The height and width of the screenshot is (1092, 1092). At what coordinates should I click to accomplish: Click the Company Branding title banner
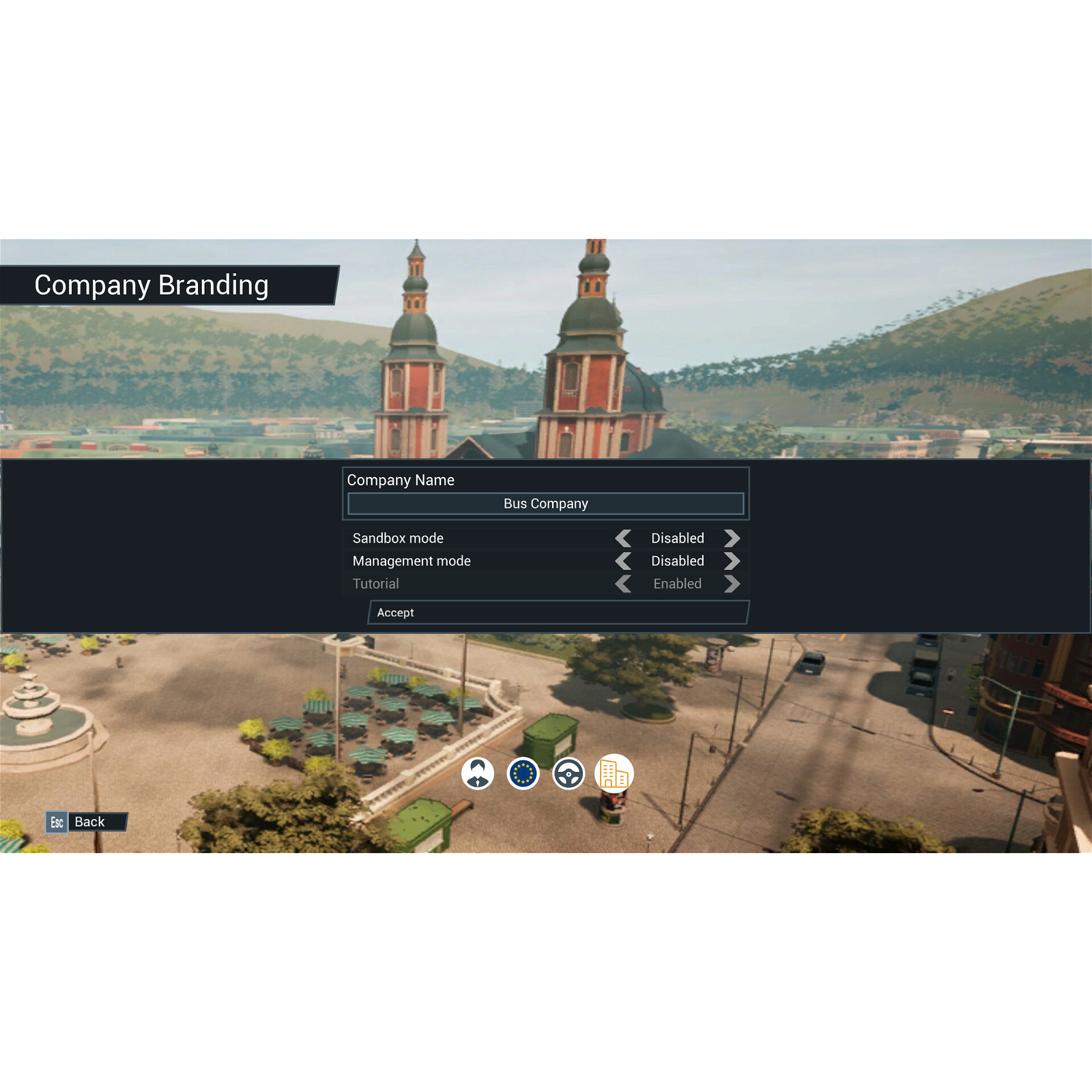tap(152, 285)
